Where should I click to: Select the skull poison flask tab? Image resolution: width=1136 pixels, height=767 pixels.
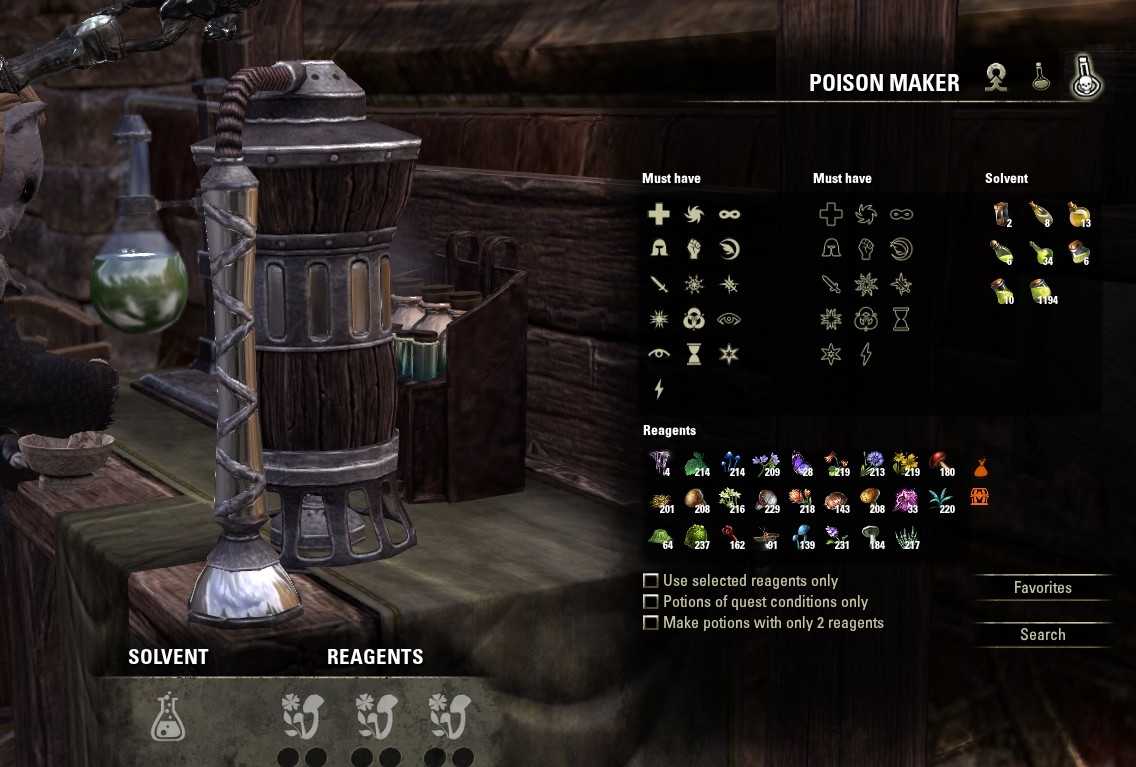1084,78
